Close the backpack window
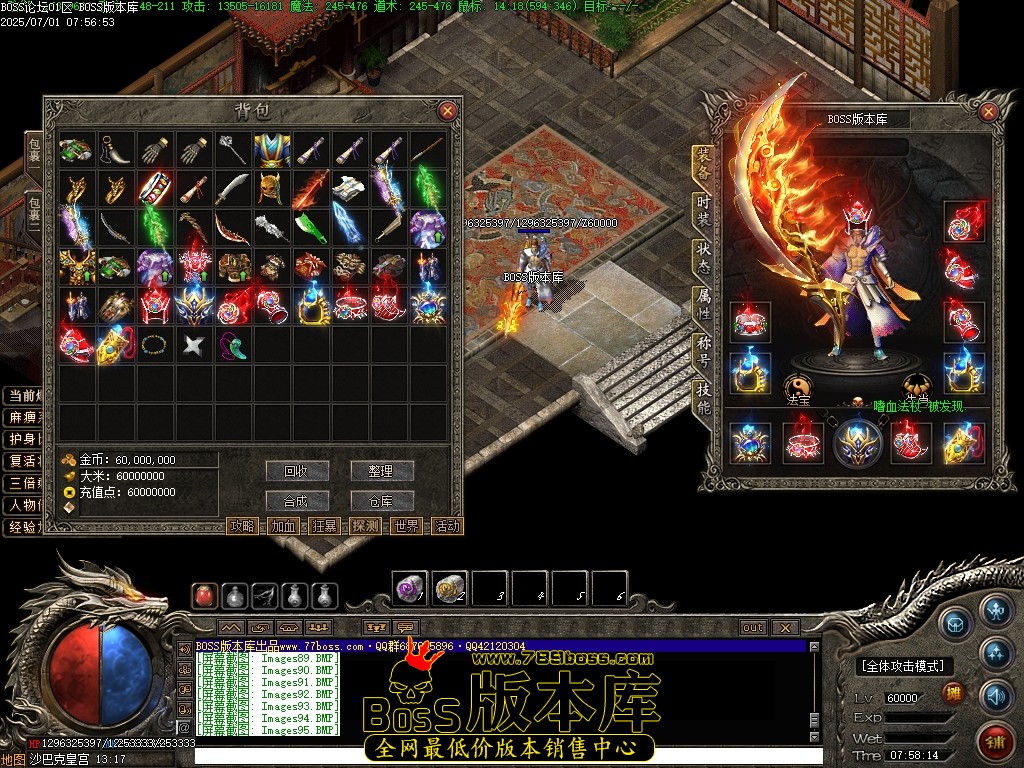Image resolution: width=1024 pixels, height=768 pixels. point(447,111)
